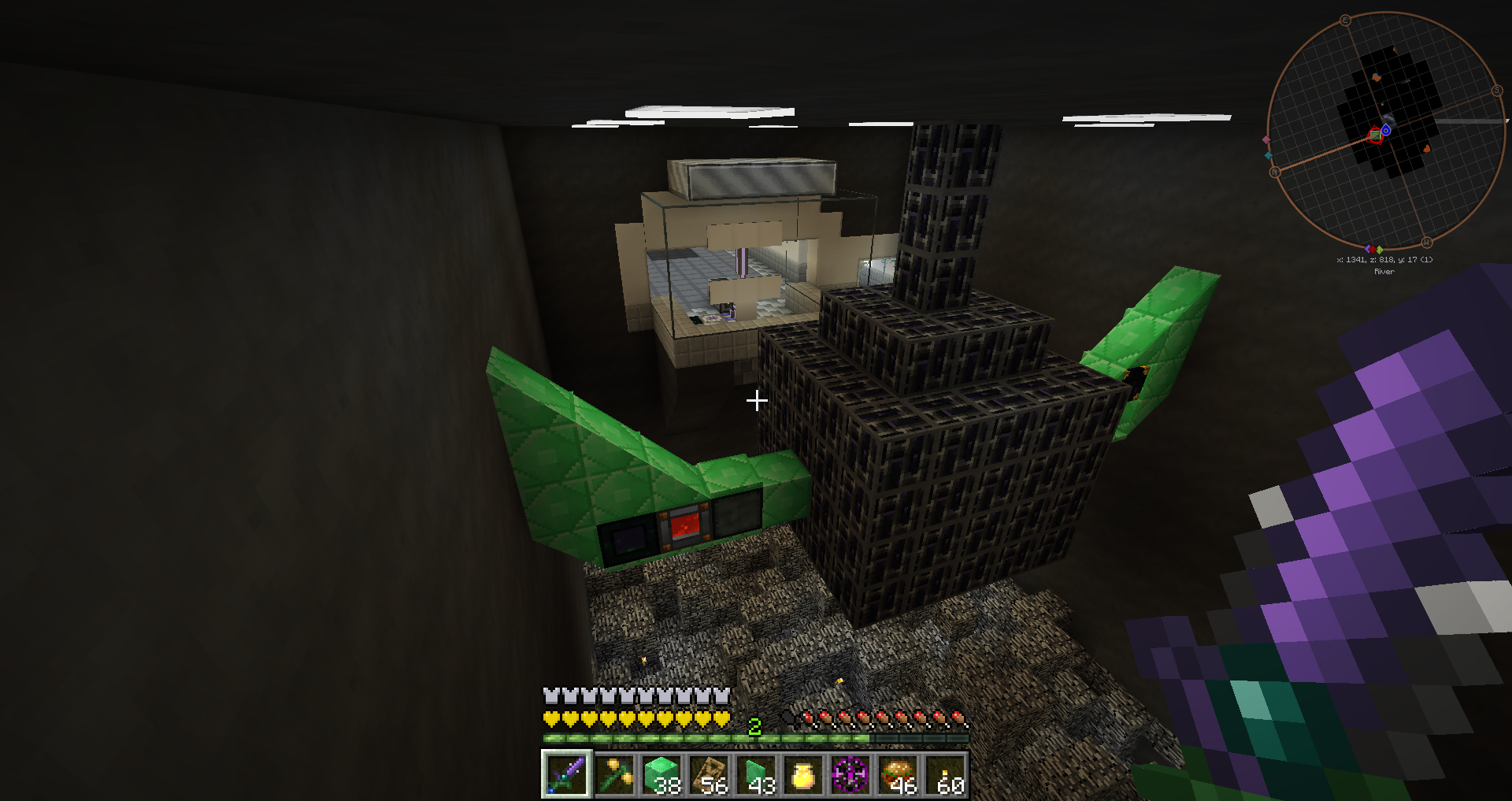Viewport: 1512px width, 801px height.
Task: Choose the magenta circular sigil item
Action: tap(850, 773)
